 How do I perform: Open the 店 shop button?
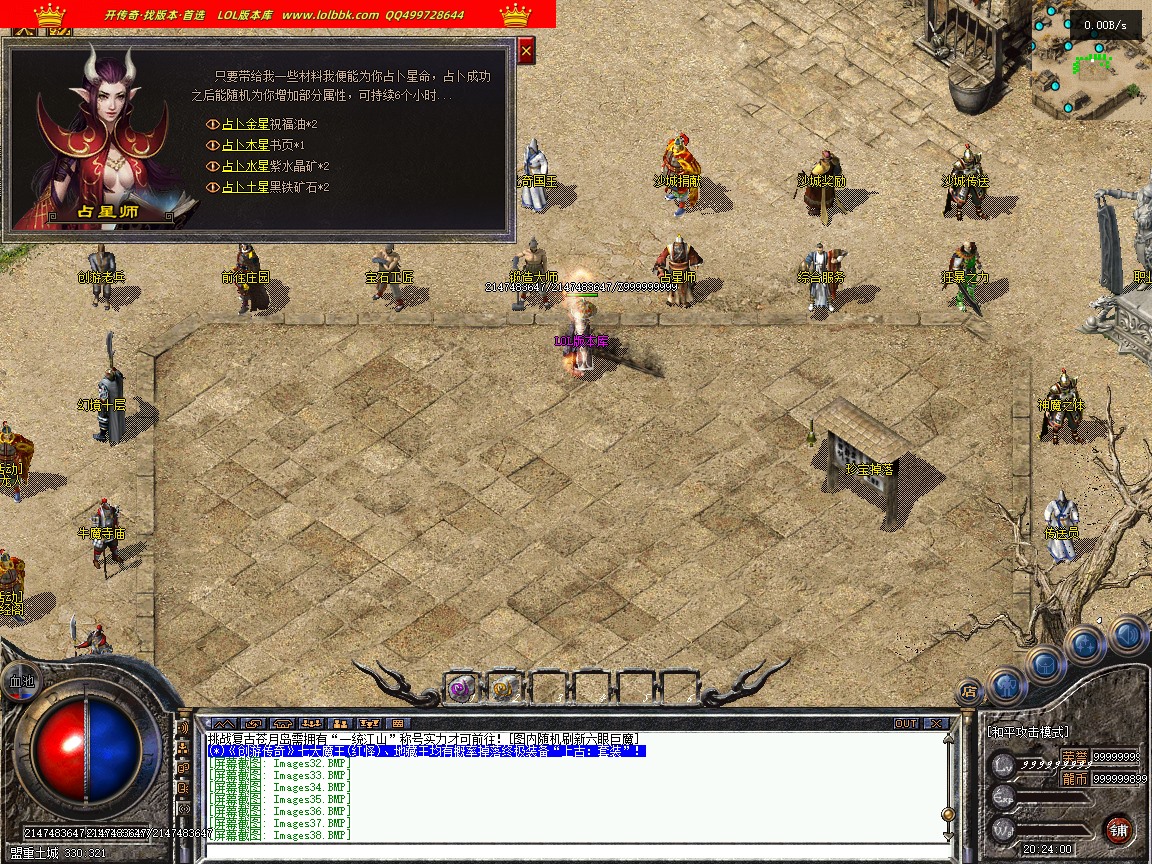pyautogui.click(x=968, y=690)
